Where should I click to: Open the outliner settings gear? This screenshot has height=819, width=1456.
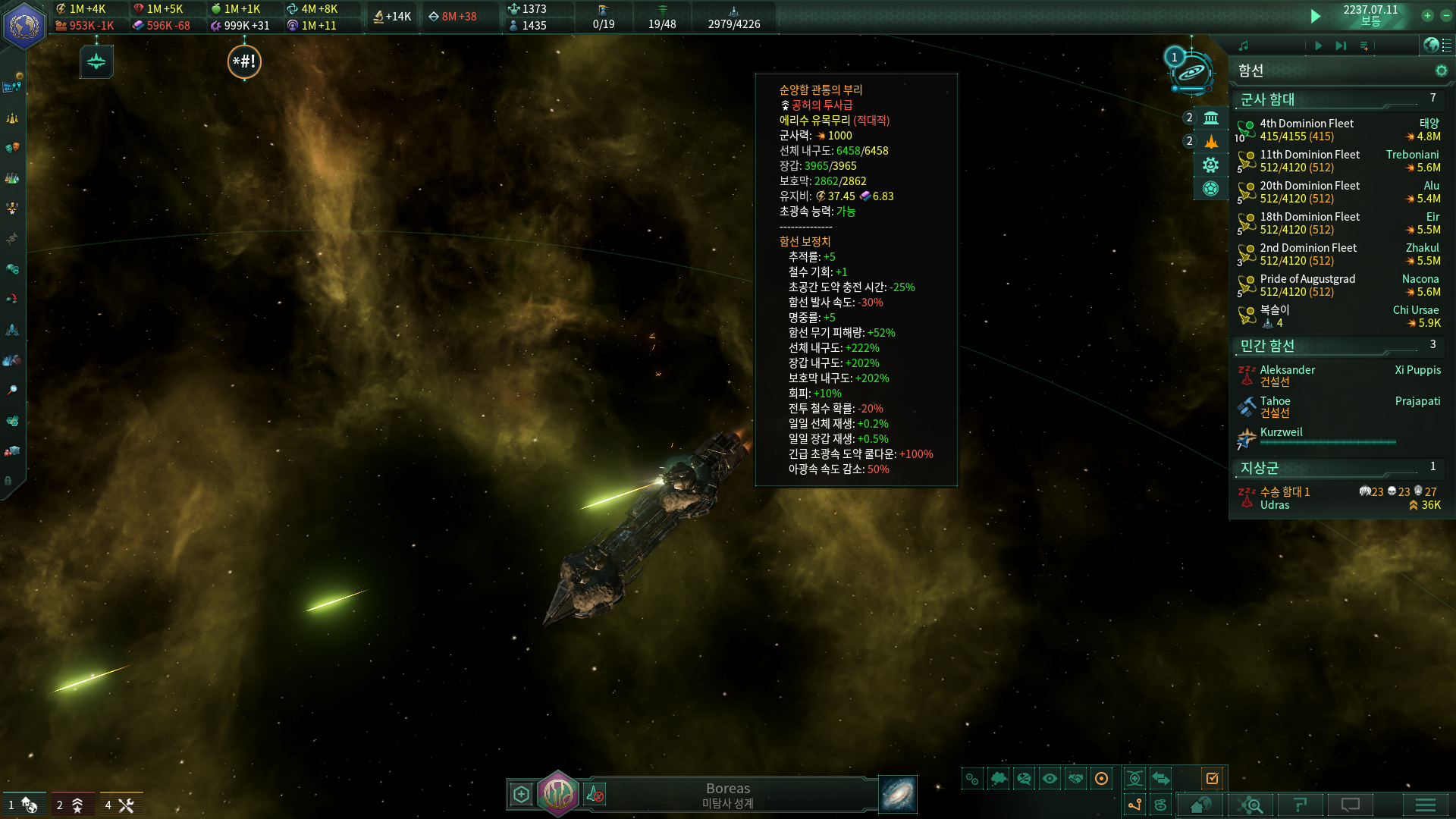coord(1441,71)
